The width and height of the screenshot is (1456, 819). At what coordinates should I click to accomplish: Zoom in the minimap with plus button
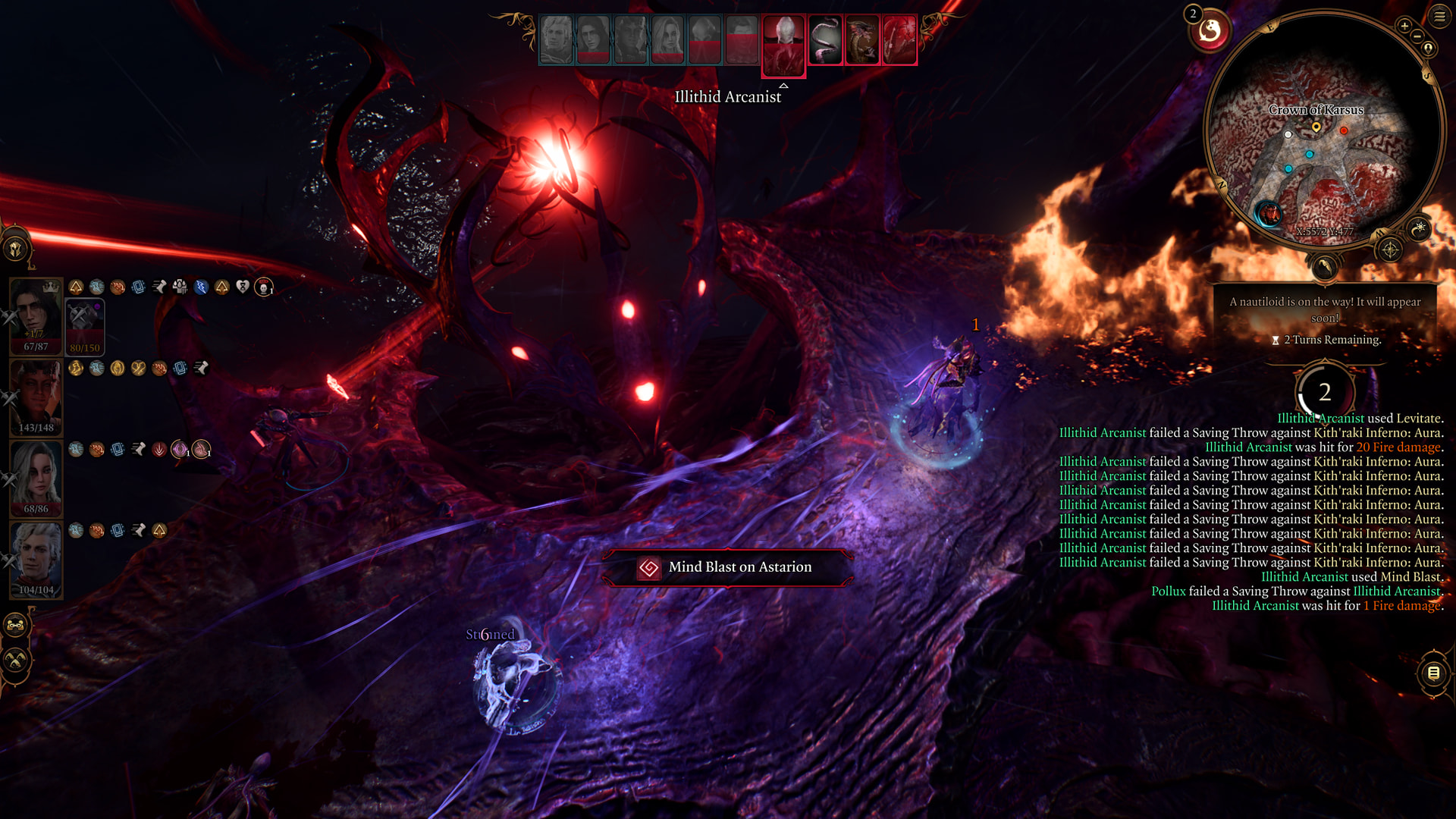coord(1404,26)
